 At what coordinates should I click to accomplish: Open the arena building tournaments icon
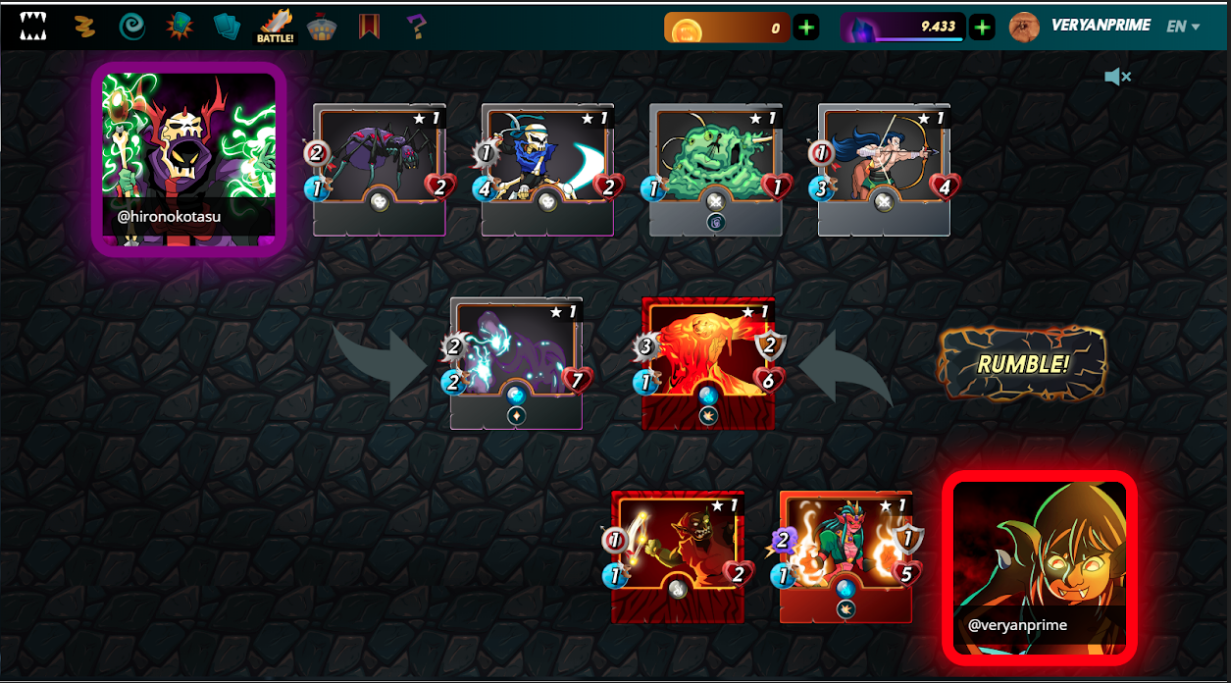323,26
